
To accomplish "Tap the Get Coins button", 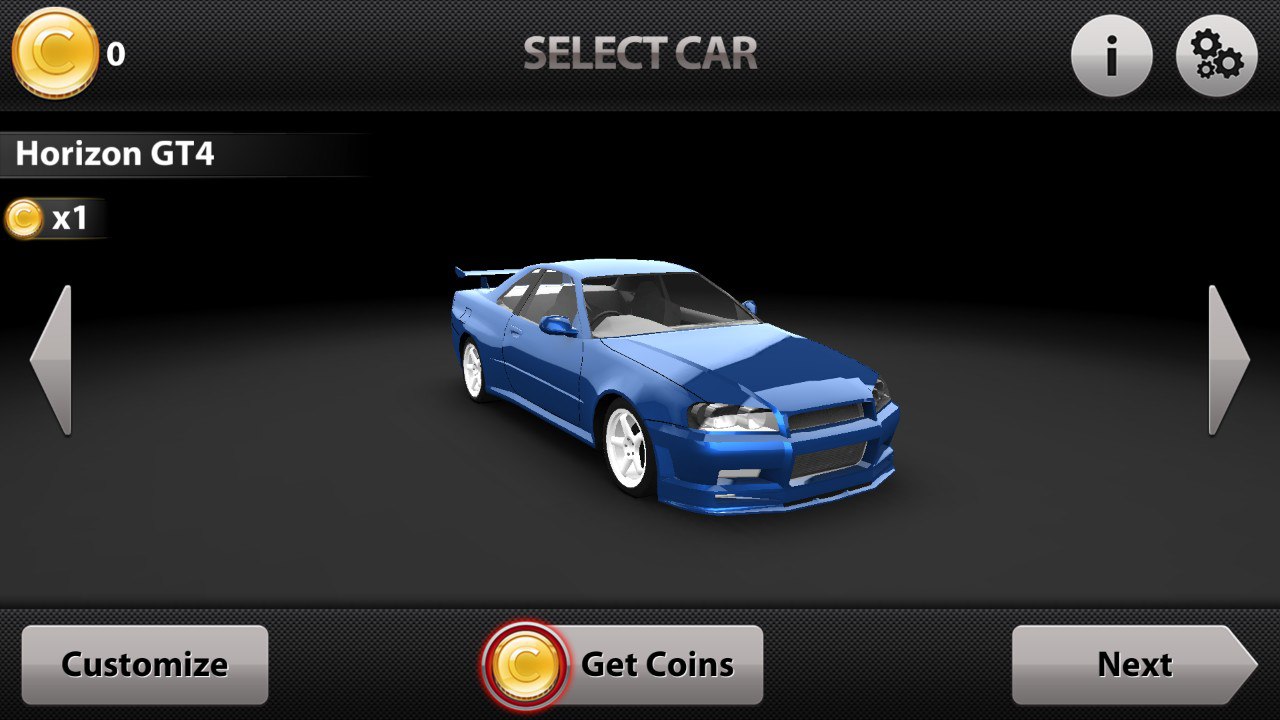I will (624, 665).
